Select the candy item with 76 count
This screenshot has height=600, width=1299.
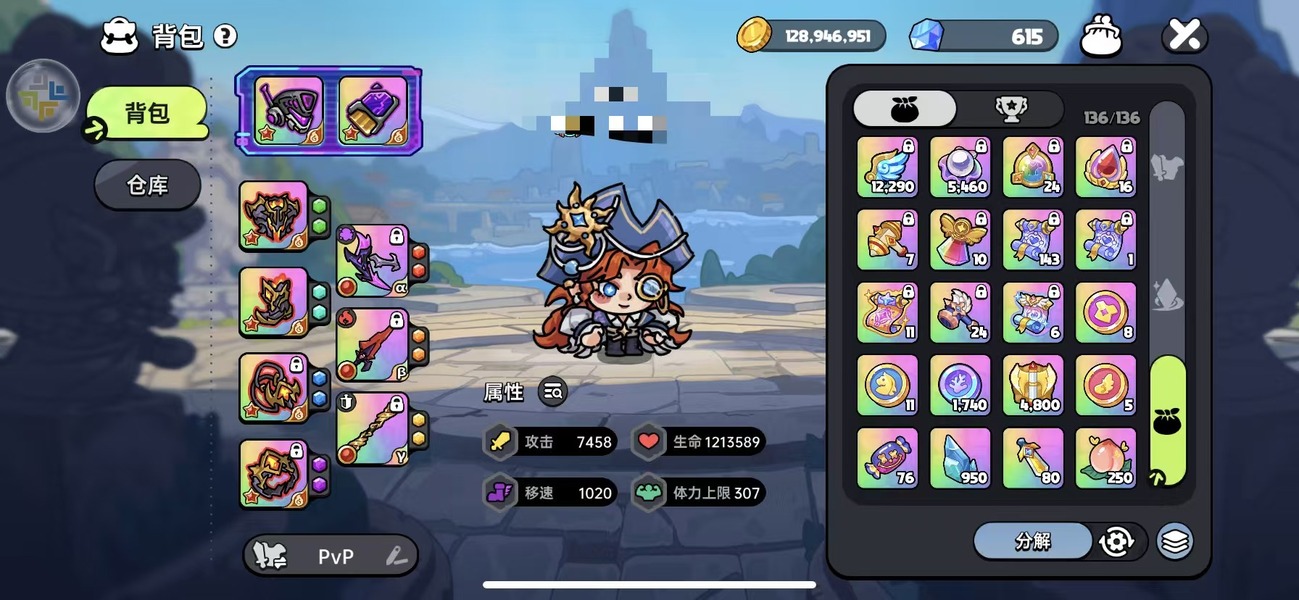coord(887,458)
